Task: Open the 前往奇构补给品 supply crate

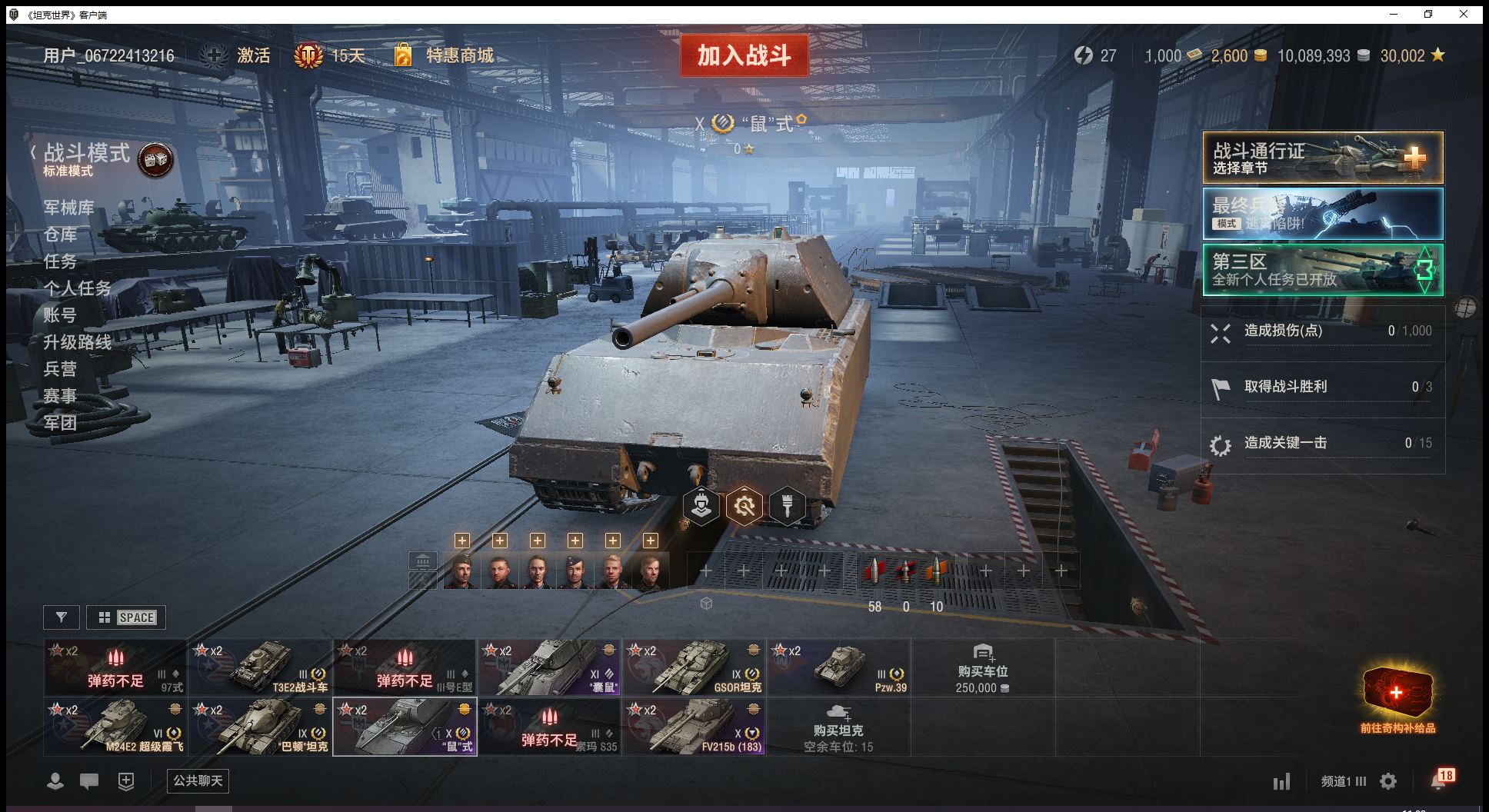Action: (x=1397, y=700)
